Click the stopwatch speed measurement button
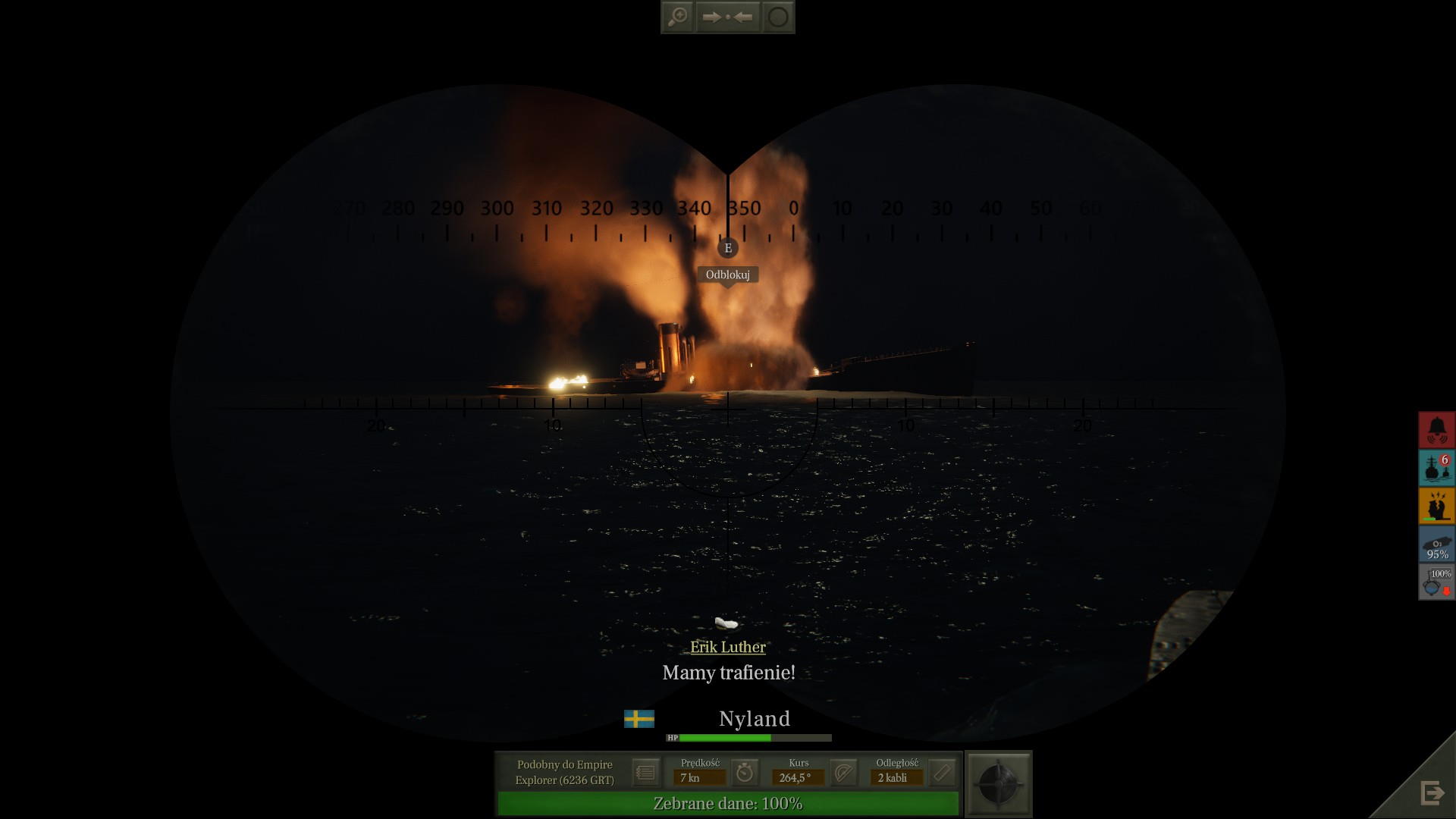The width and height of the screenshot is (1456, 819). pos(745,773)
